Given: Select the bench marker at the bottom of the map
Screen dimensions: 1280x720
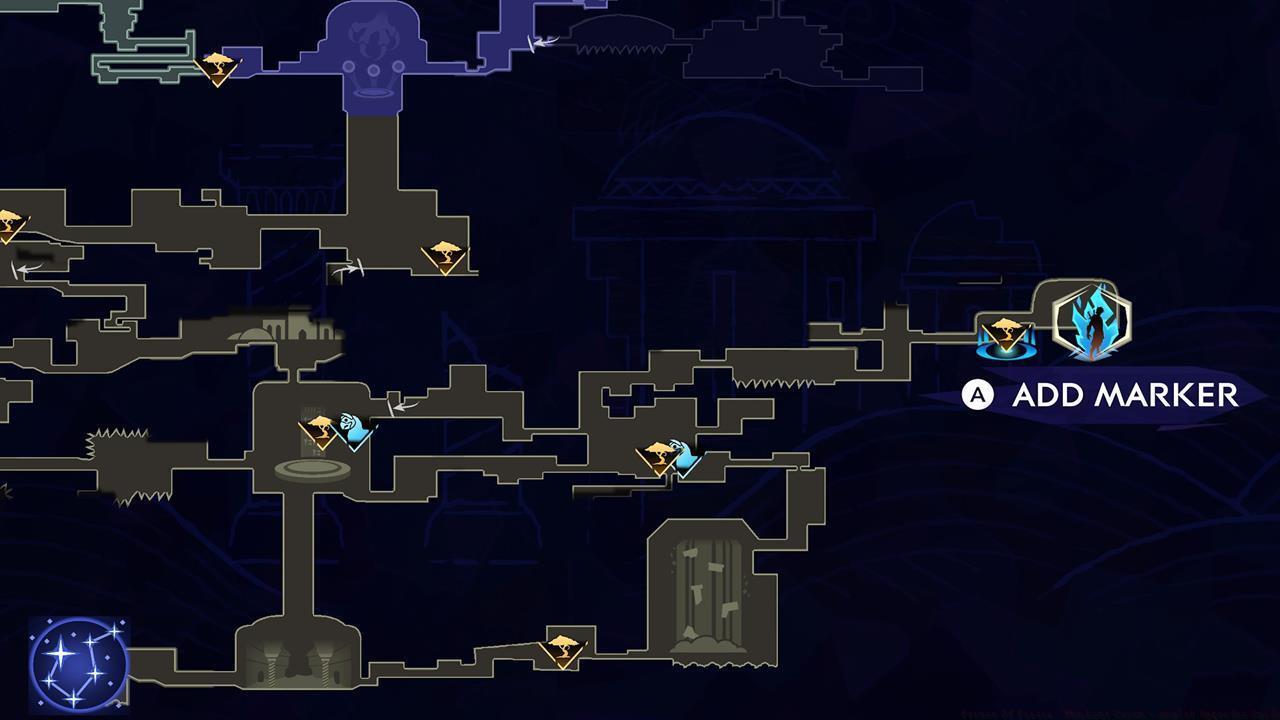Looking at the screenshot, I should tap(563, 650).
